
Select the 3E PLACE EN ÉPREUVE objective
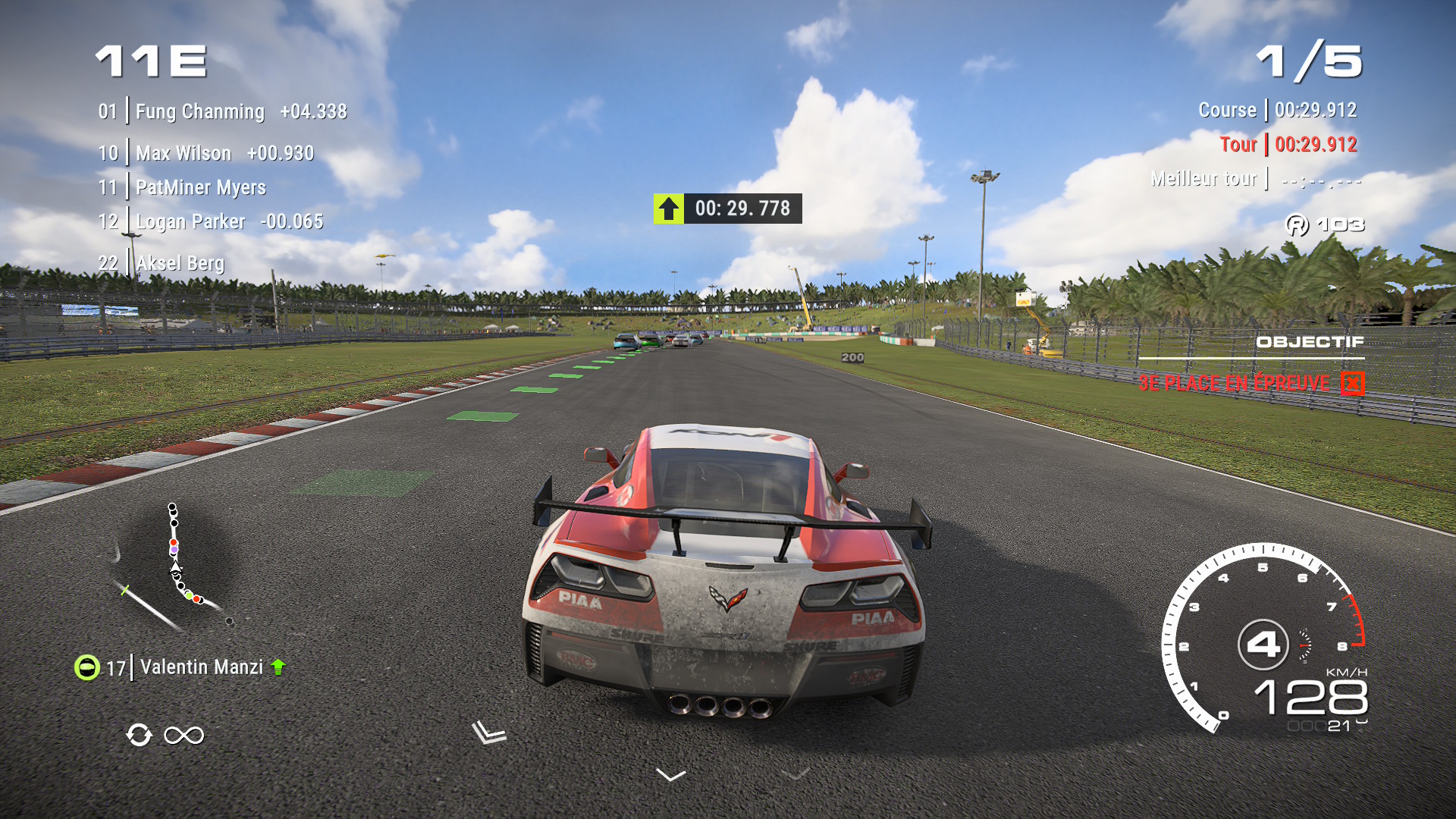[x=1234, y=383]
